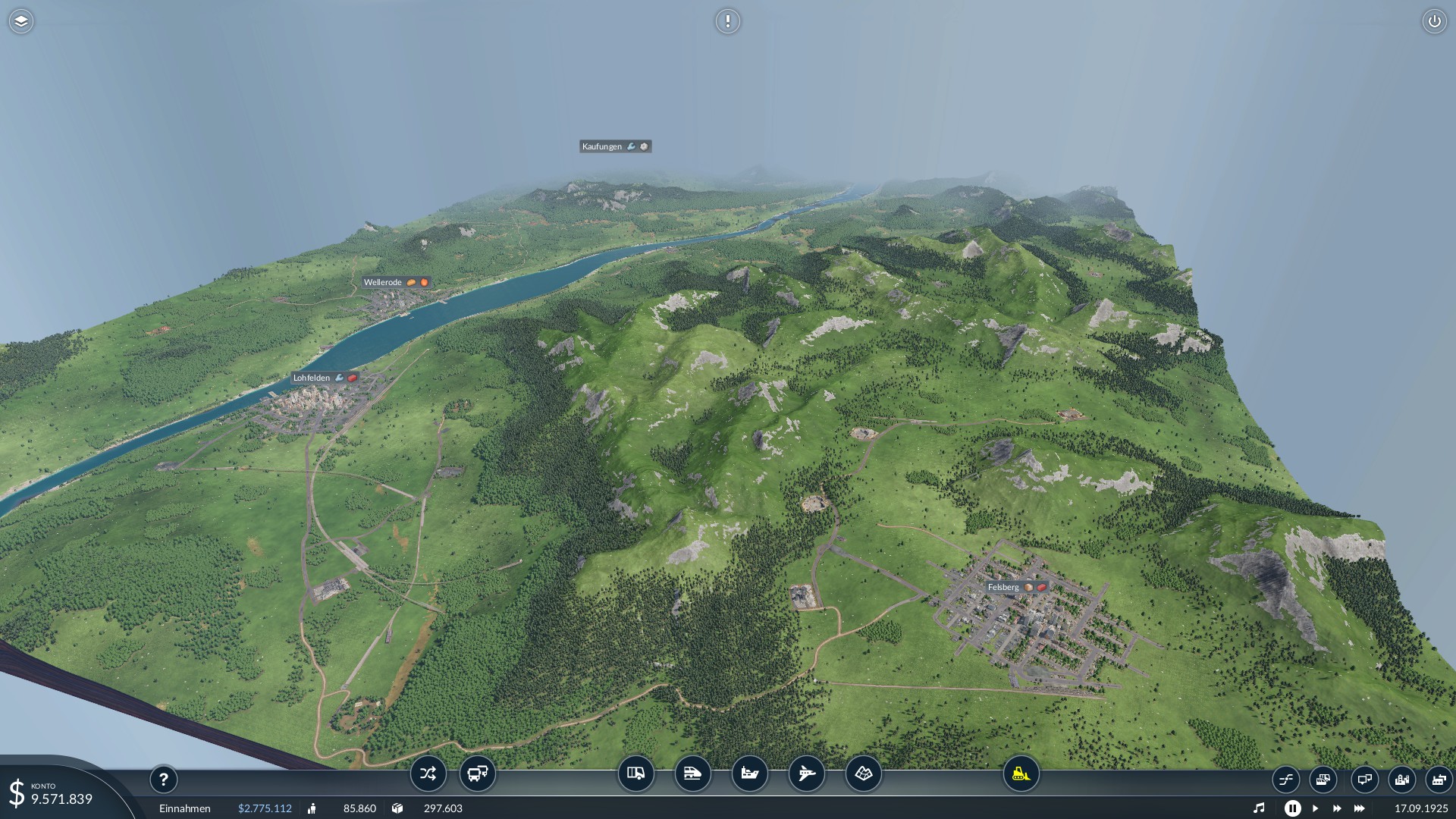
Task: Deactivate the yellow bulldozer tool
Action: pyautogui.click(x=1021, y=774)
